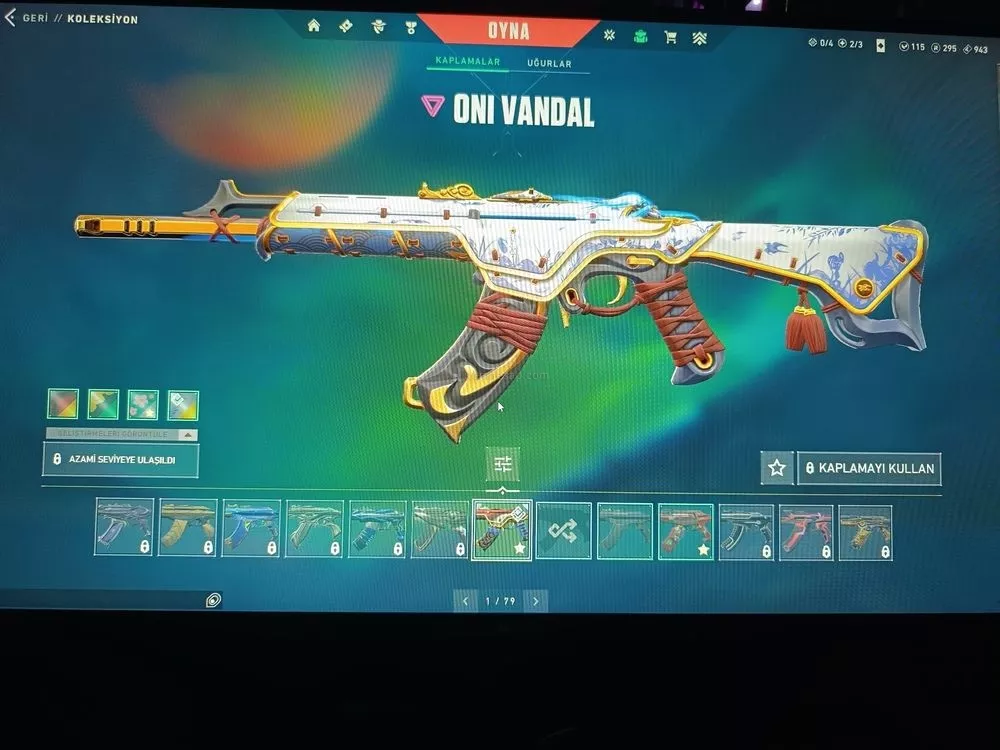Click the Kaplamayı Kullan equip button
The image size is (1000, 750).
[869, 468]
